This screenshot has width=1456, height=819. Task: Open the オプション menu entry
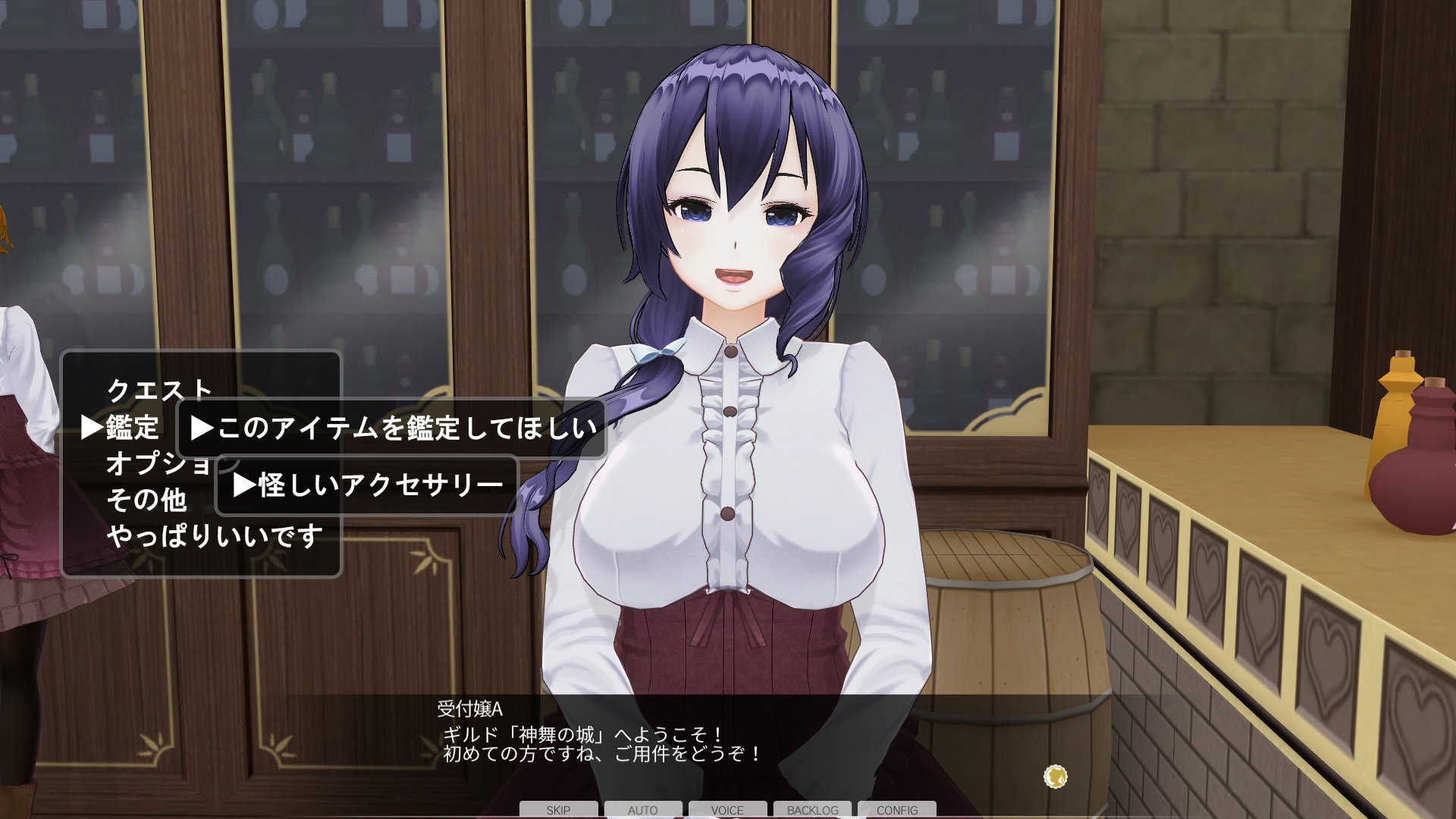pyautogui.click(x=157, y=463)
